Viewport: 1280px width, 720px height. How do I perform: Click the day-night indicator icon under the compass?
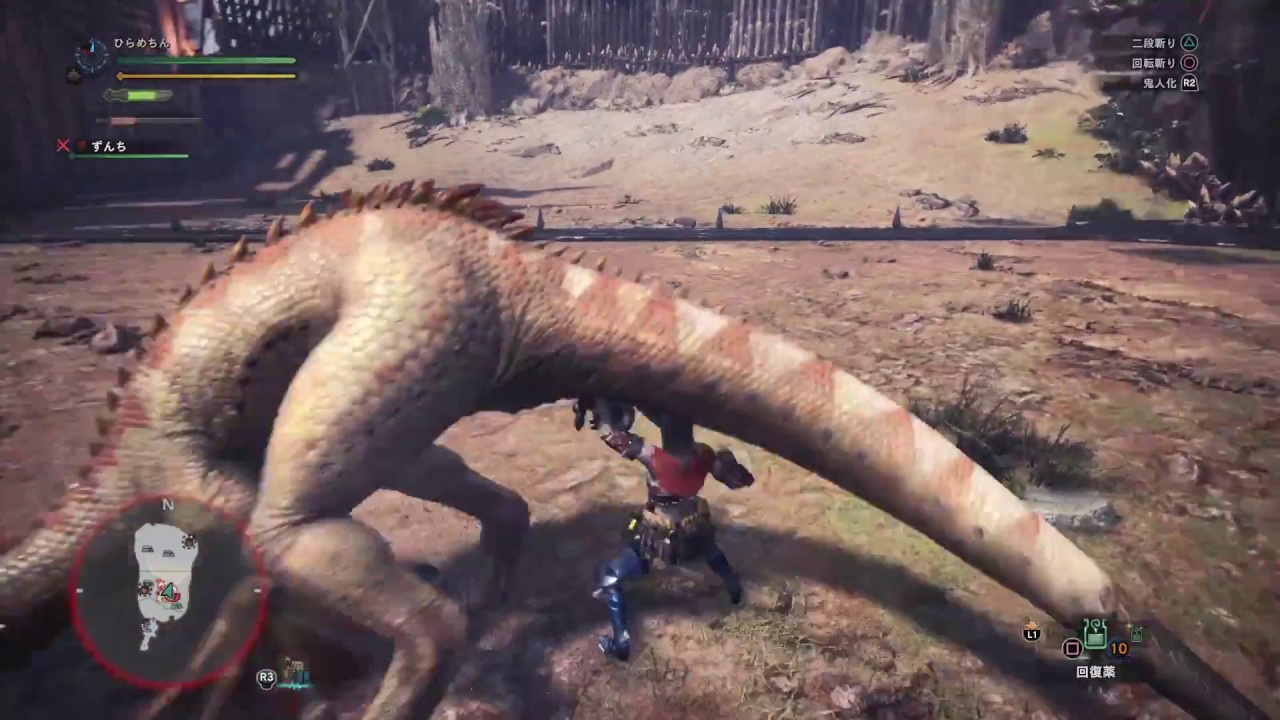72,75
